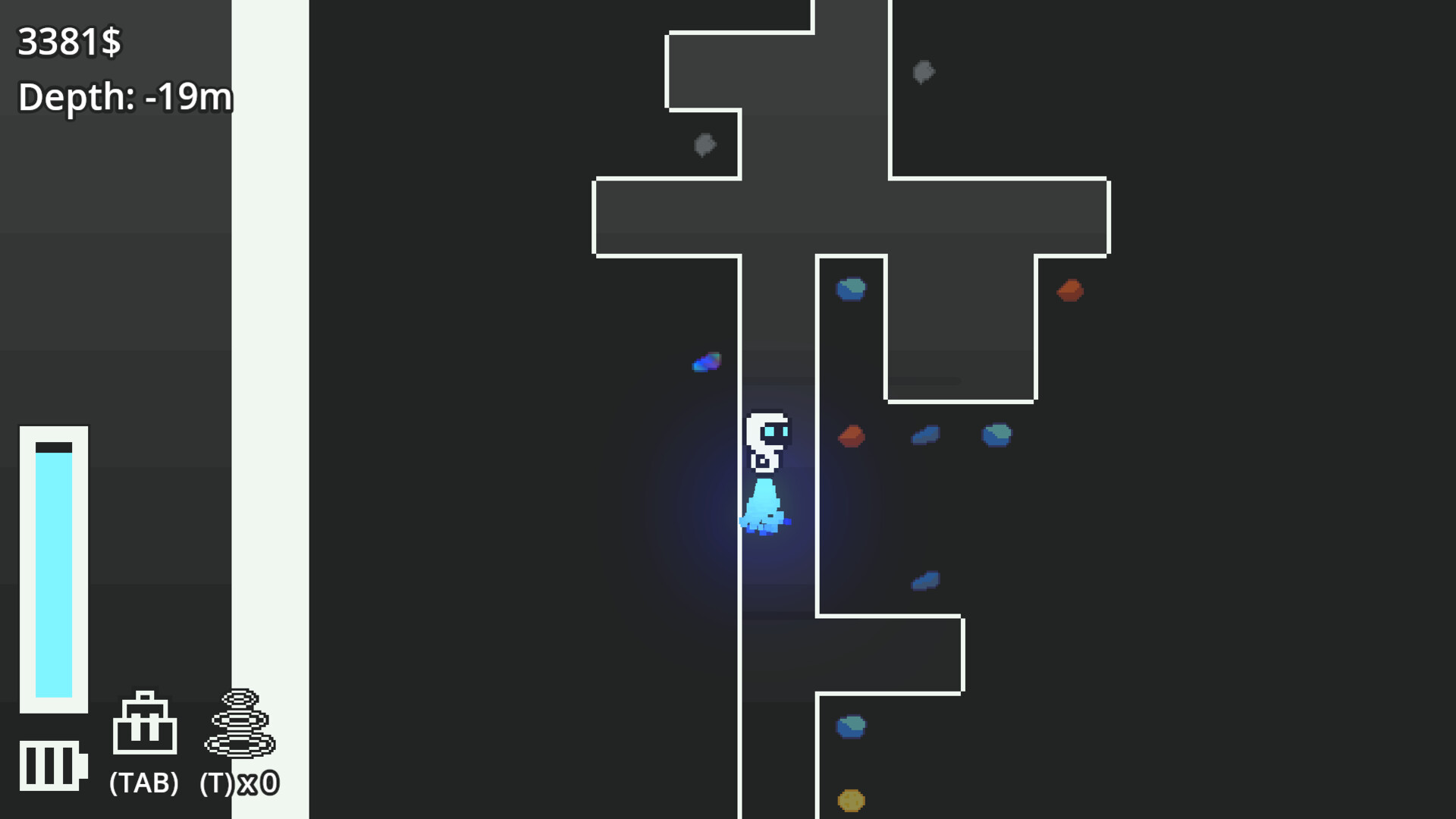This screenshot has height=819, width=1456.
Task: Click the gray rock near the top tunnel
Action: pyautogui.click(x=705, y=143)
